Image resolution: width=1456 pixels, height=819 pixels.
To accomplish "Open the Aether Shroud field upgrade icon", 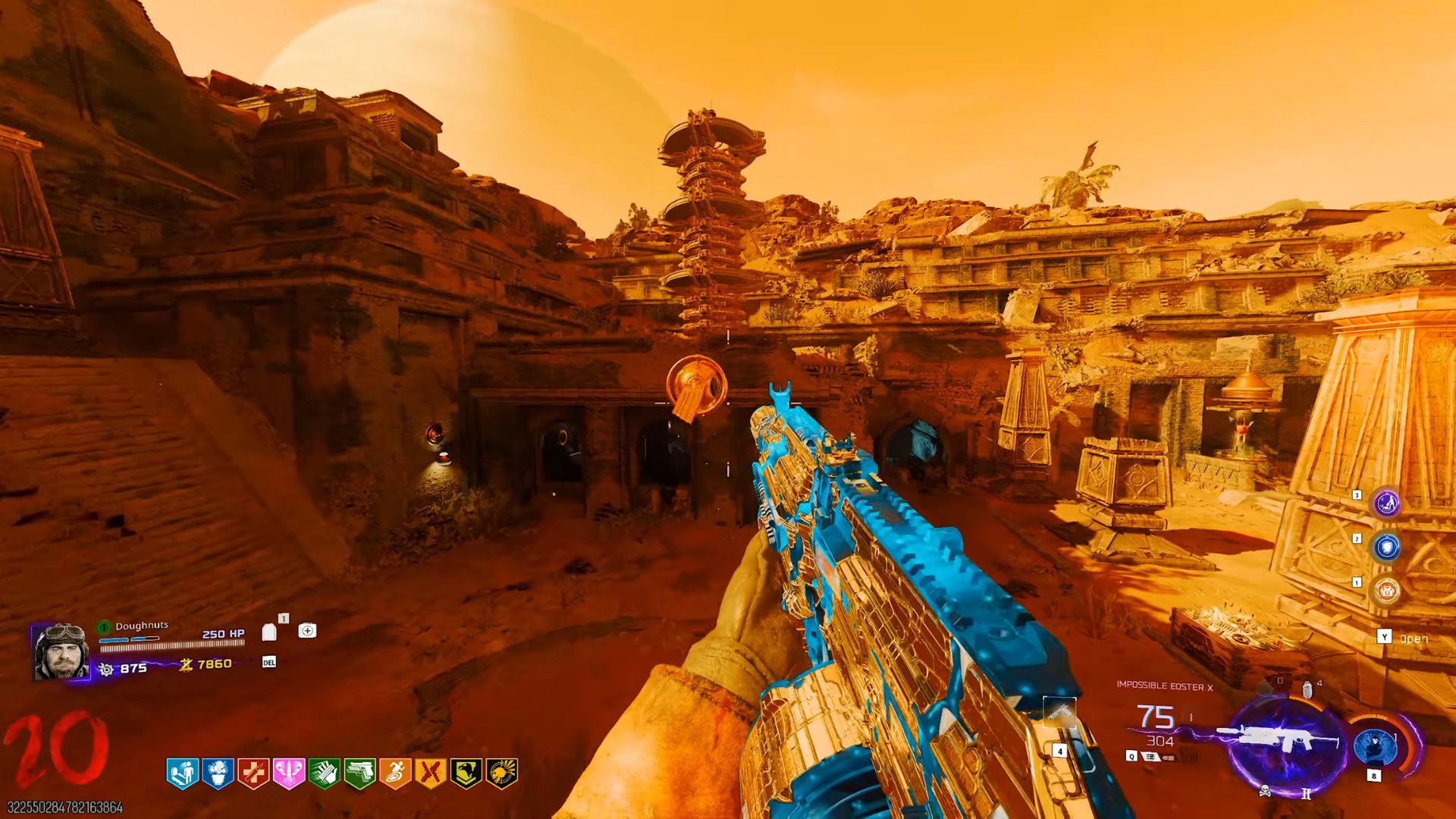I will (x=1375, y=747).
